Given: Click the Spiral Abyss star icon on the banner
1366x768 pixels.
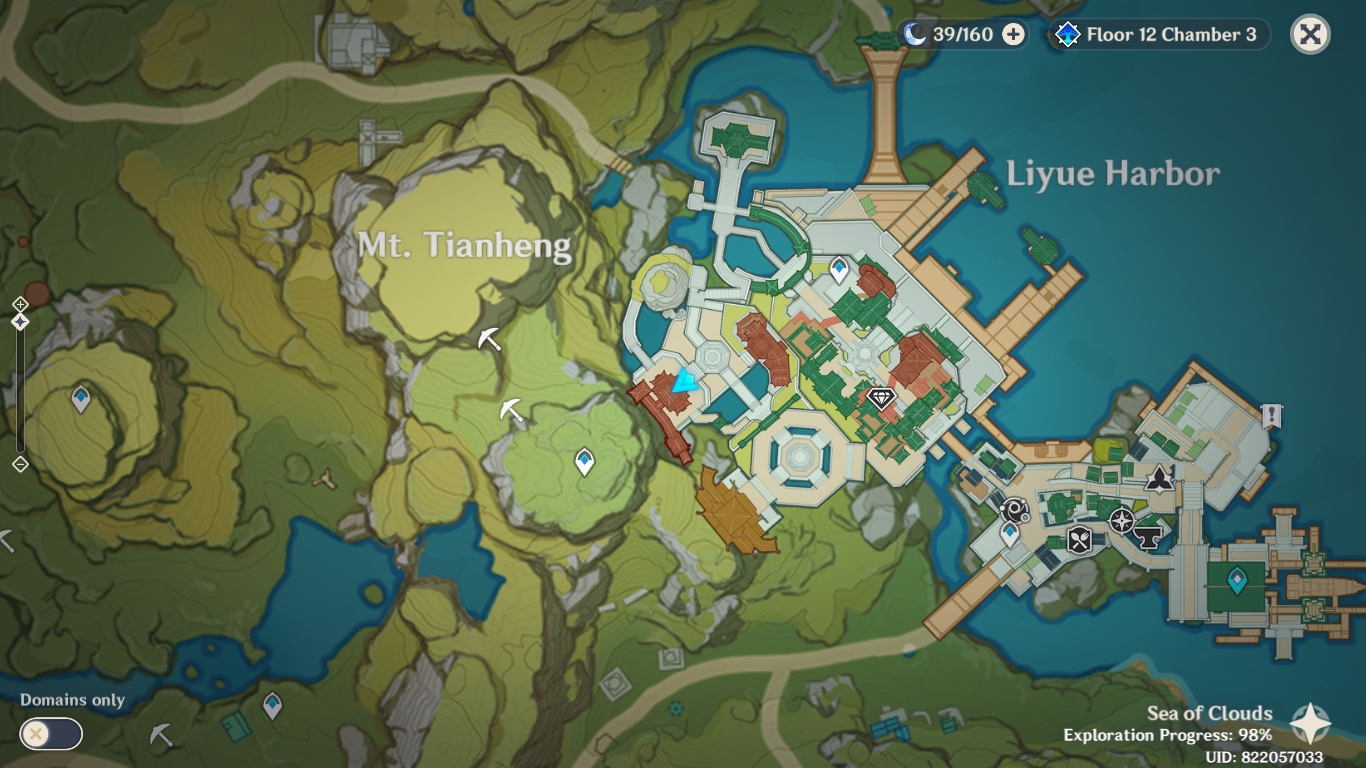Looking at the screenshot, I should click(1068, 34).
